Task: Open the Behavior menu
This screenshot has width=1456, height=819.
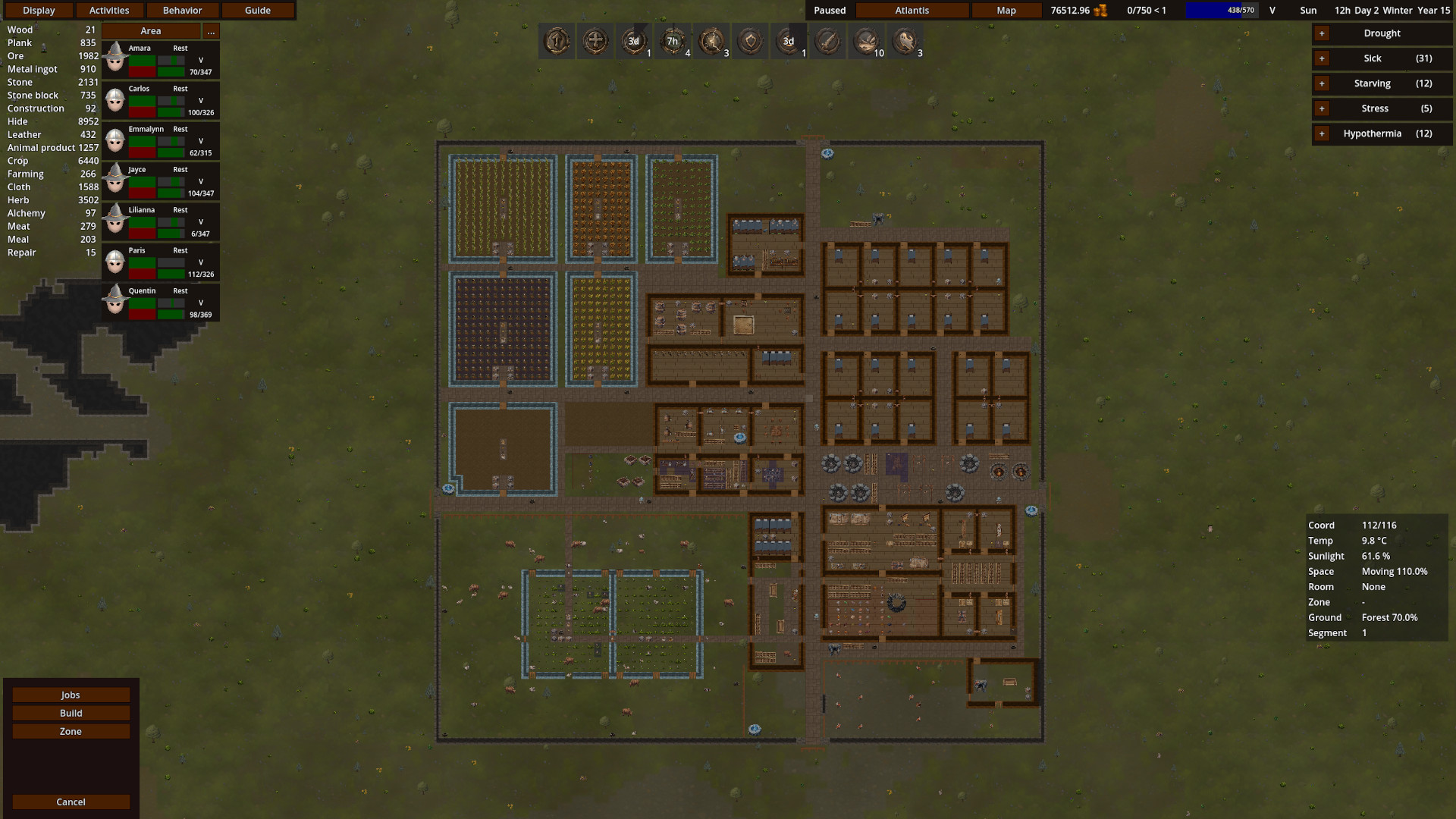Action: pyautogui.click(x=182, y=10)
